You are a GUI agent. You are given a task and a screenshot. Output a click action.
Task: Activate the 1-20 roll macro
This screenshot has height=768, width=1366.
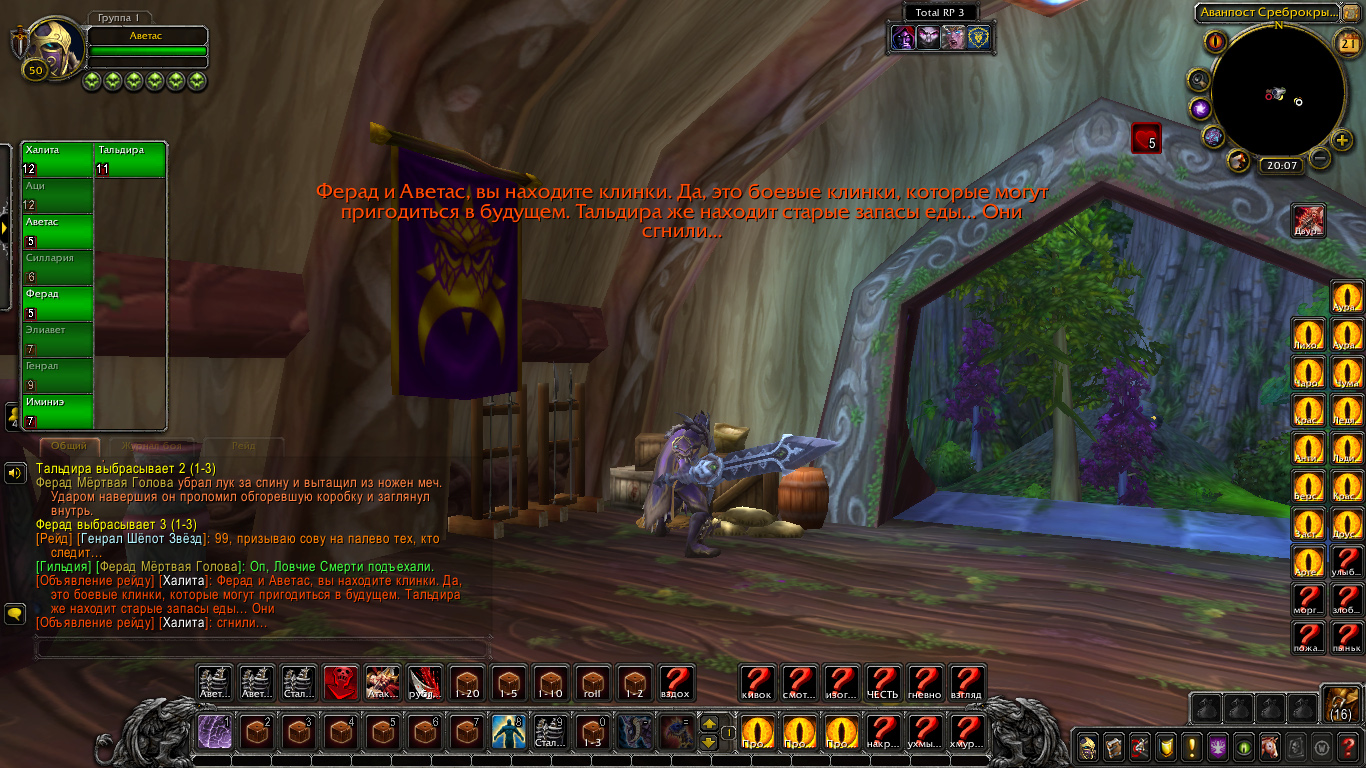coord(467,683)
